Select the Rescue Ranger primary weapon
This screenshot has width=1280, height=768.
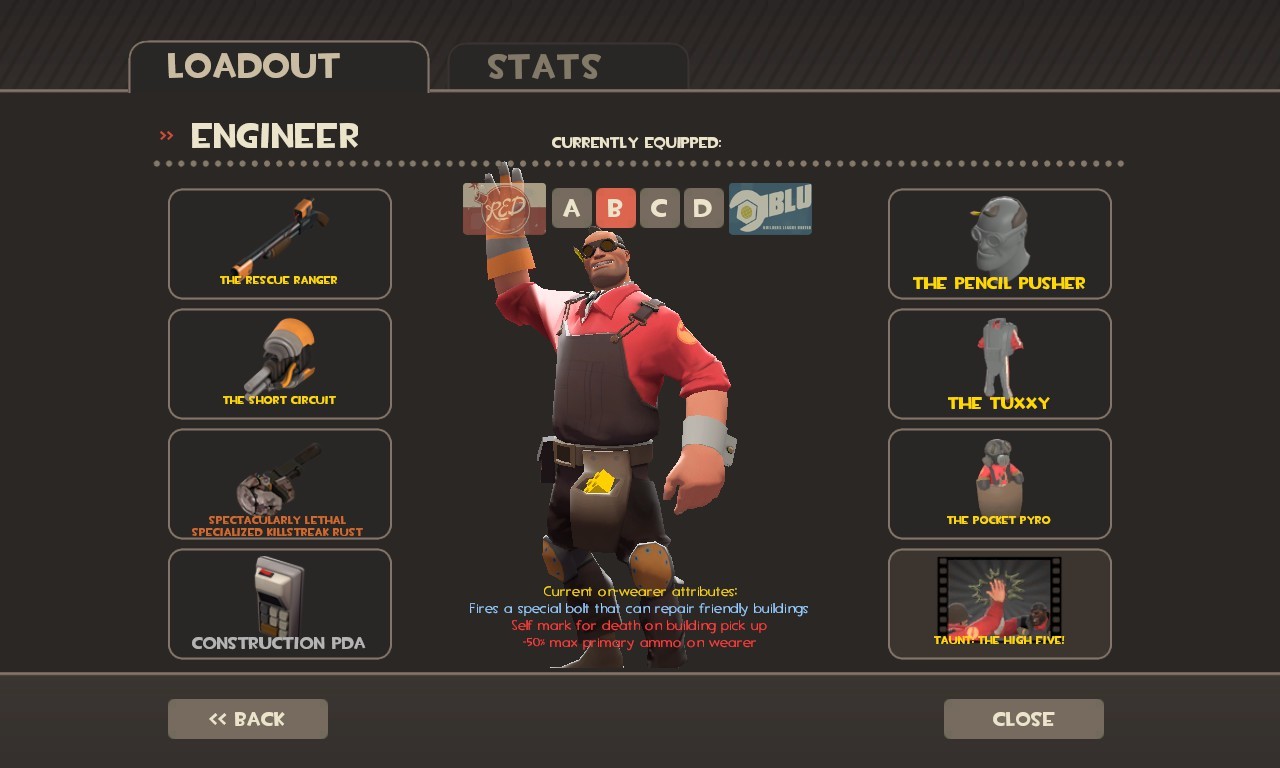point(279,243)
